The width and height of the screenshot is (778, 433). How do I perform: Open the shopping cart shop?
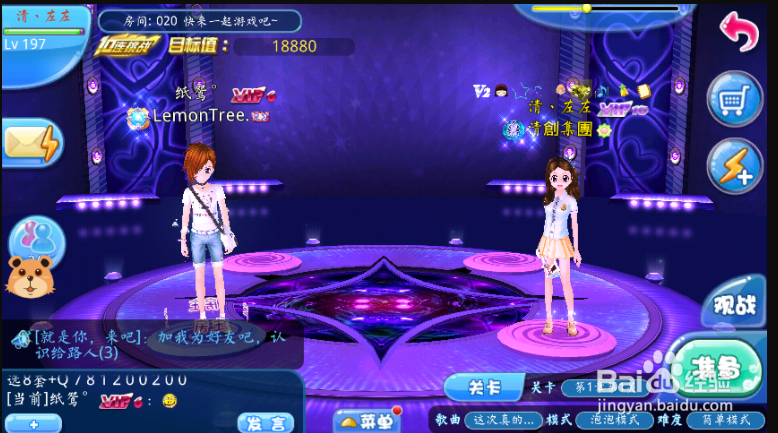pos(735,99)
